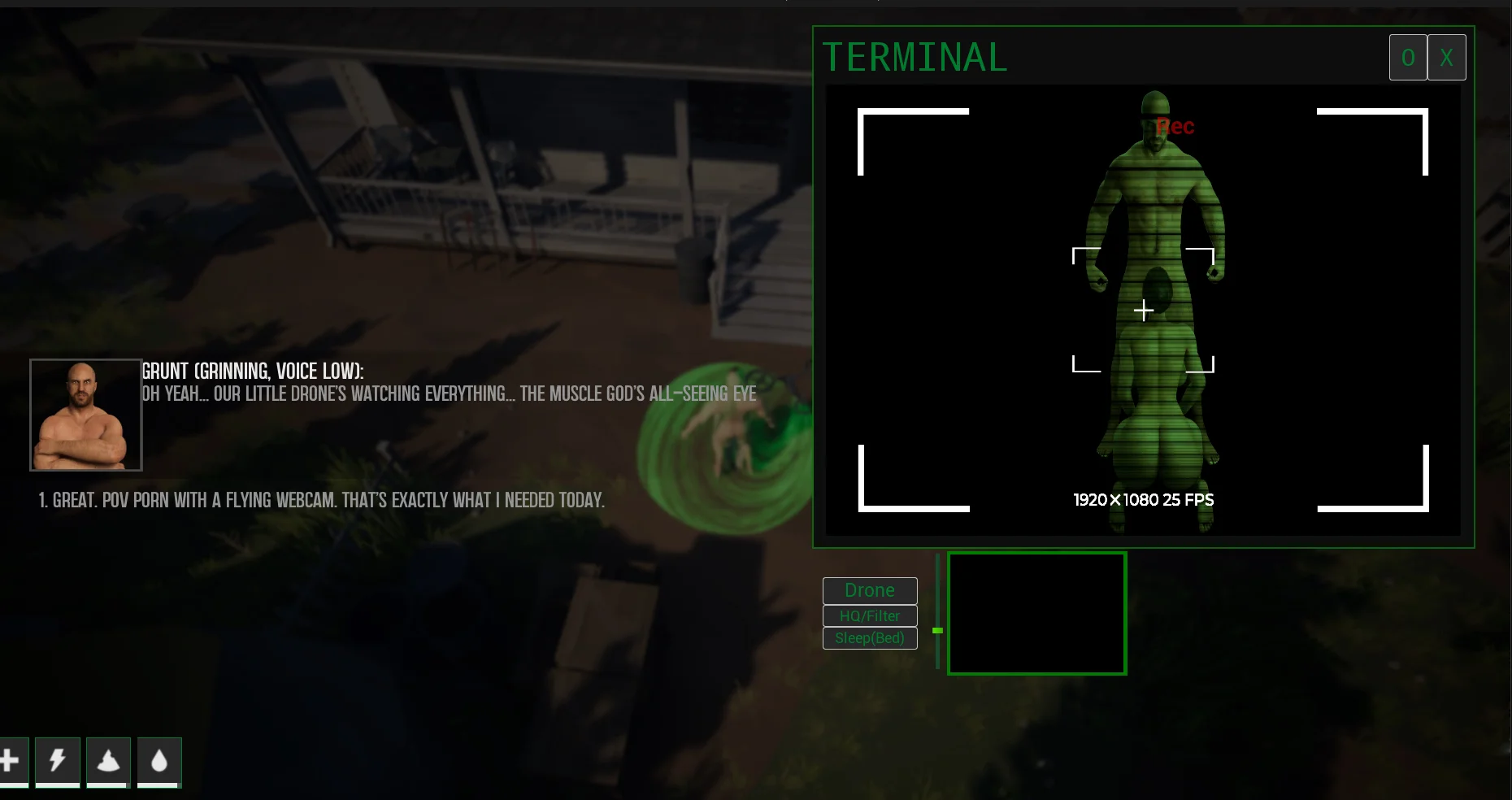Screen dimensions: 1512x800
Task: Select the lightning bolt energy icon
Action: (x=58, y=761)
